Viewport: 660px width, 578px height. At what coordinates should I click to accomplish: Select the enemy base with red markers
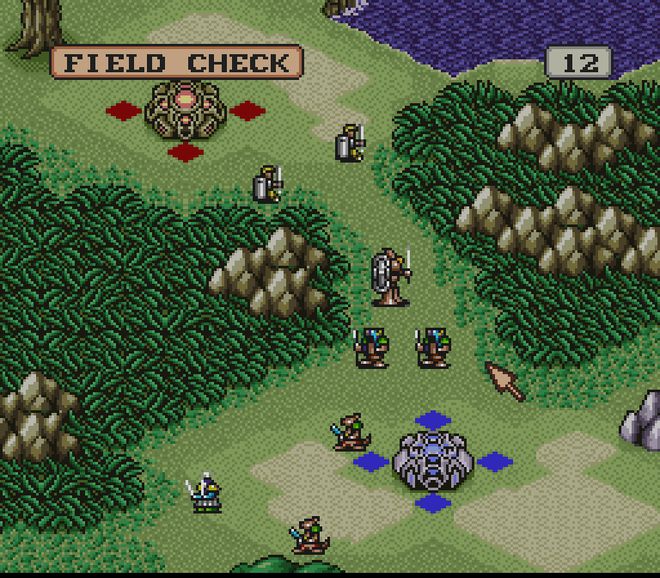(186, 110)
